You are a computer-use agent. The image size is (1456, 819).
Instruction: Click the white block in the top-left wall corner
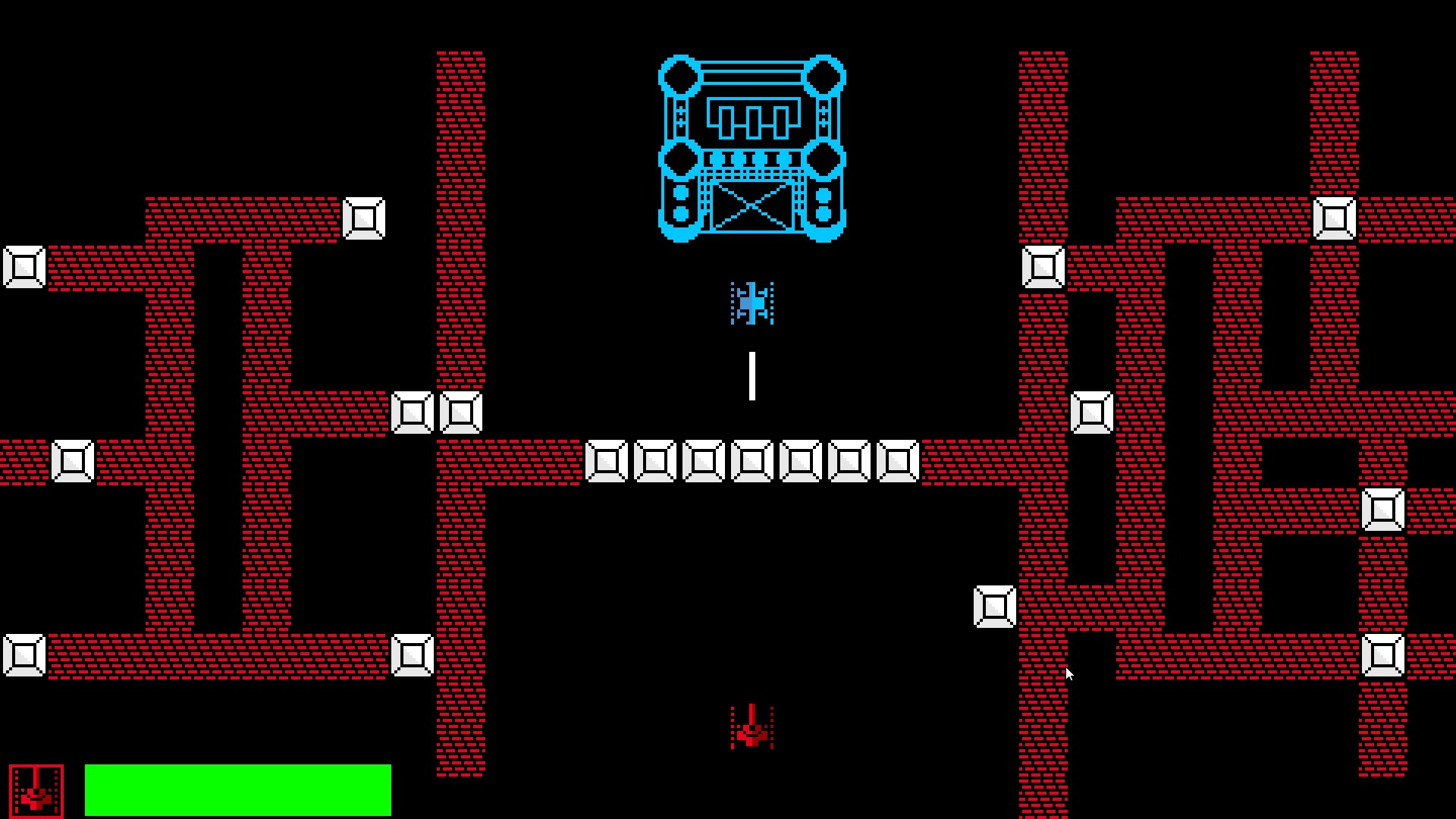coord(365,219)
